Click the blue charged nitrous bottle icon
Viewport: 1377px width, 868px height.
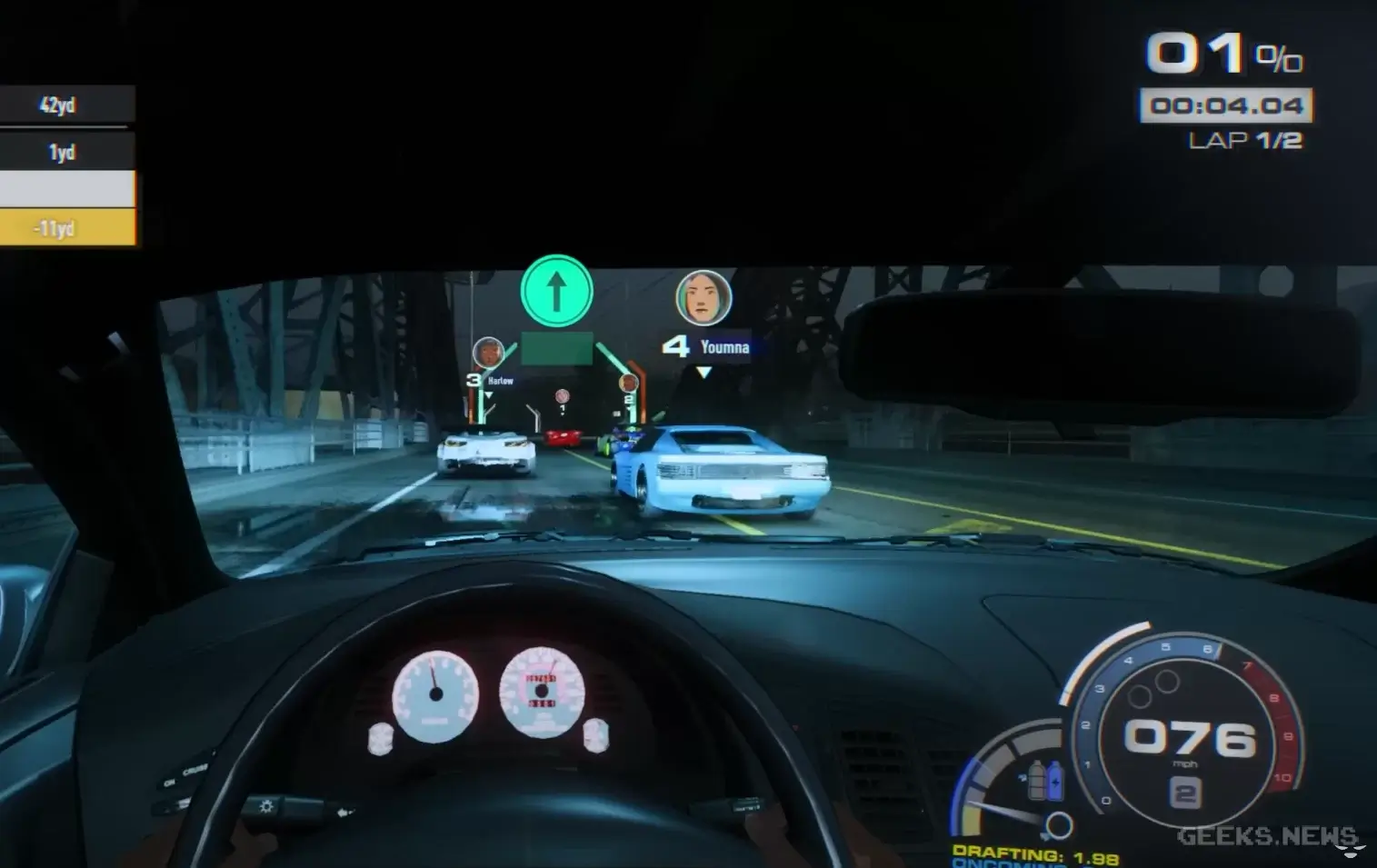coord(1055,781)
